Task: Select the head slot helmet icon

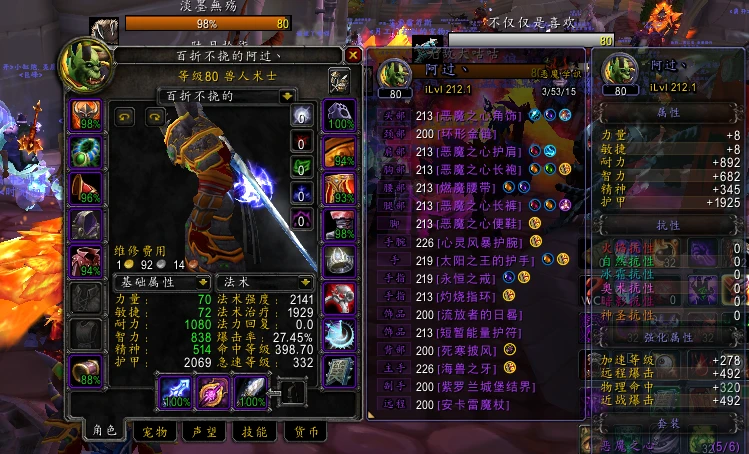Action: pos(84,113)
